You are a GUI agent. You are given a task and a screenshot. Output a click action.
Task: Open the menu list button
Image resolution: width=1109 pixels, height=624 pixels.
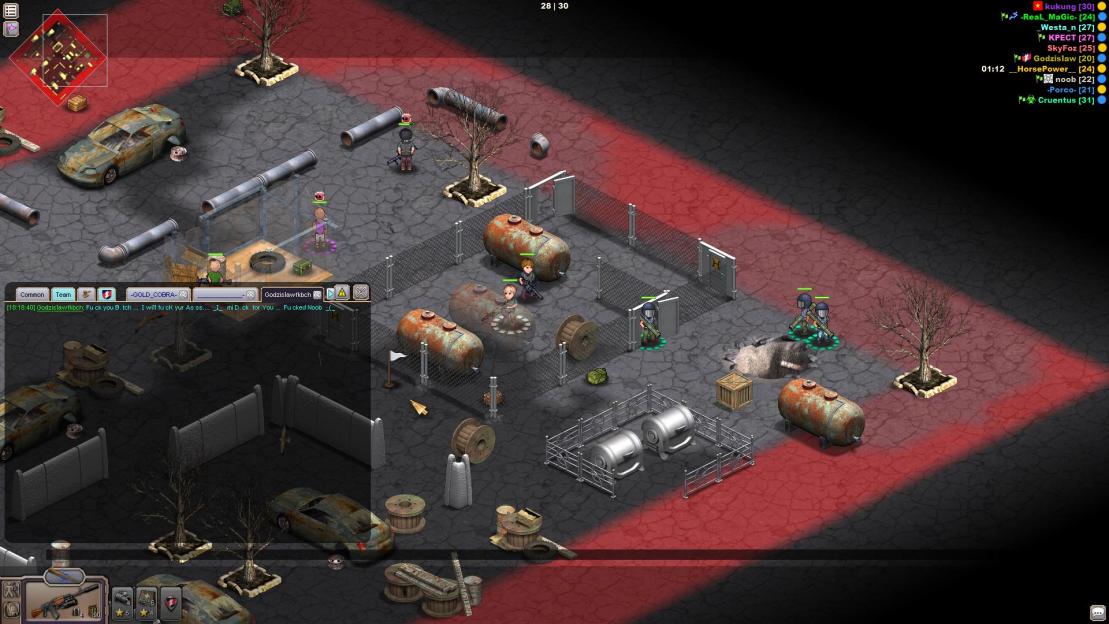[11, 11]
